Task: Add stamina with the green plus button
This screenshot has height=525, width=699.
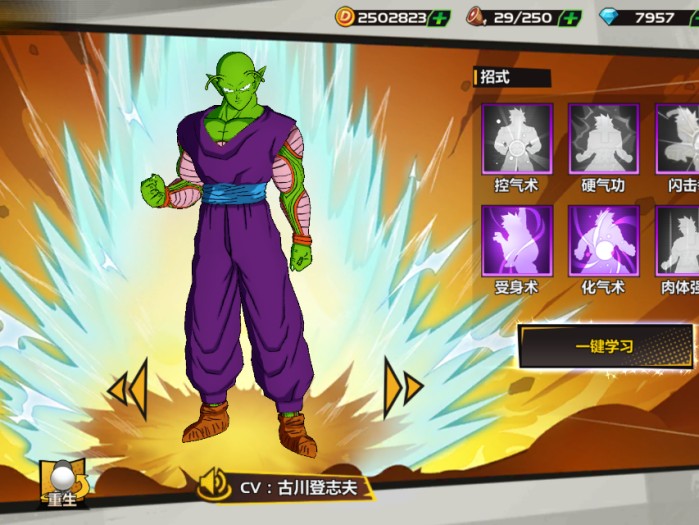Action: [x=571, y=18]
